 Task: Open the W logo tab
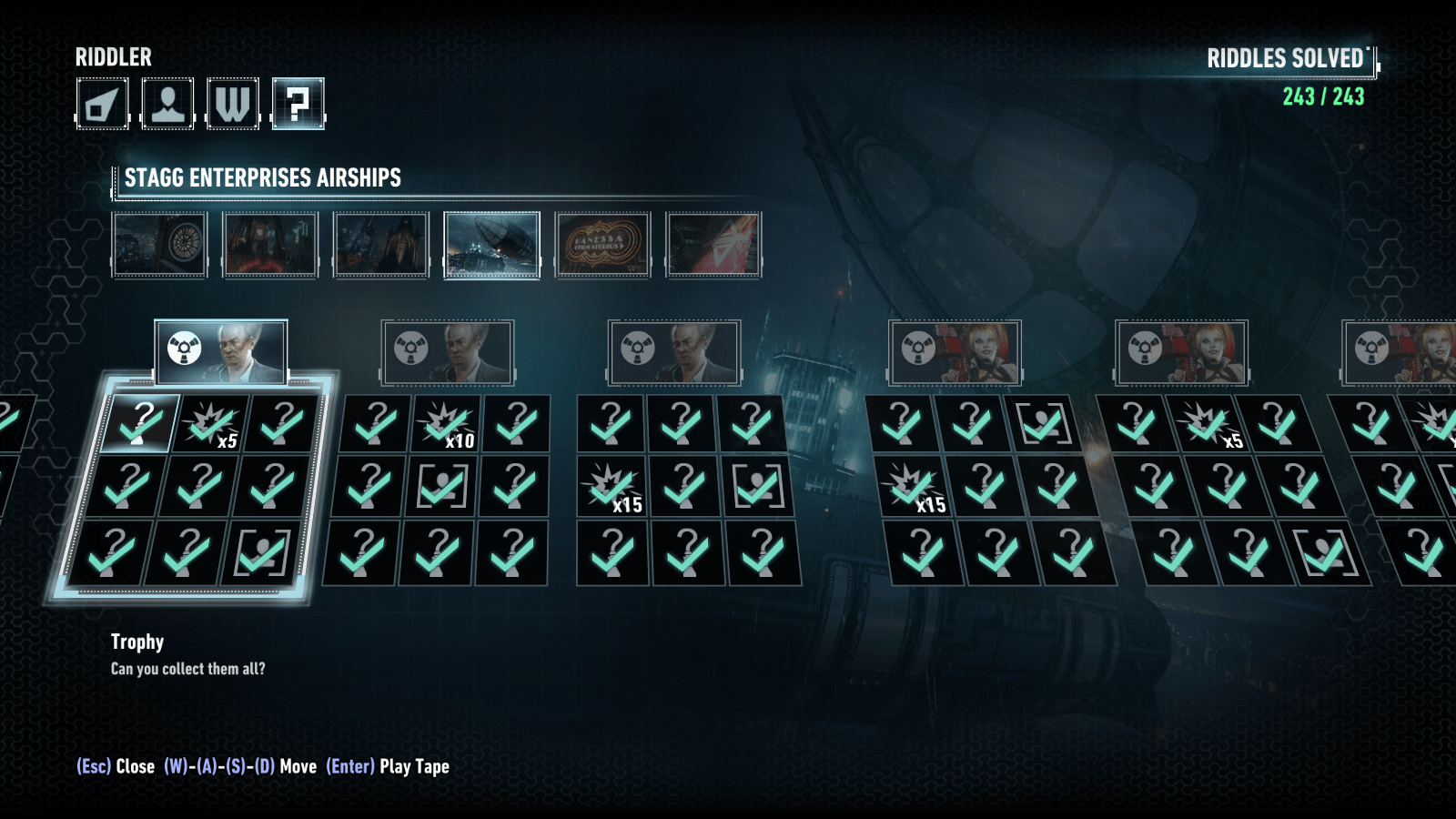(233, 104)
